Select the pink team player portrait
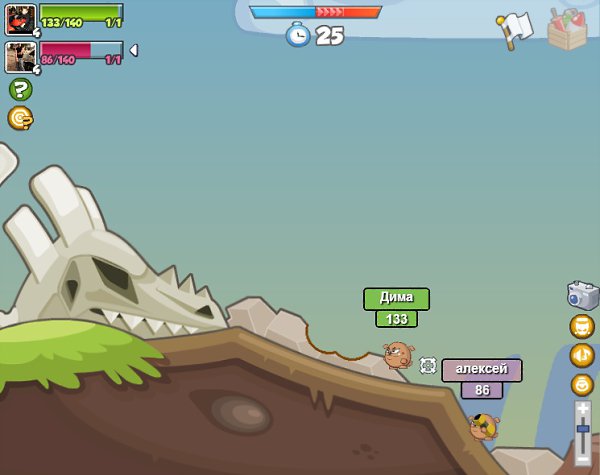 pyautogui.click(x=20, y=56)
